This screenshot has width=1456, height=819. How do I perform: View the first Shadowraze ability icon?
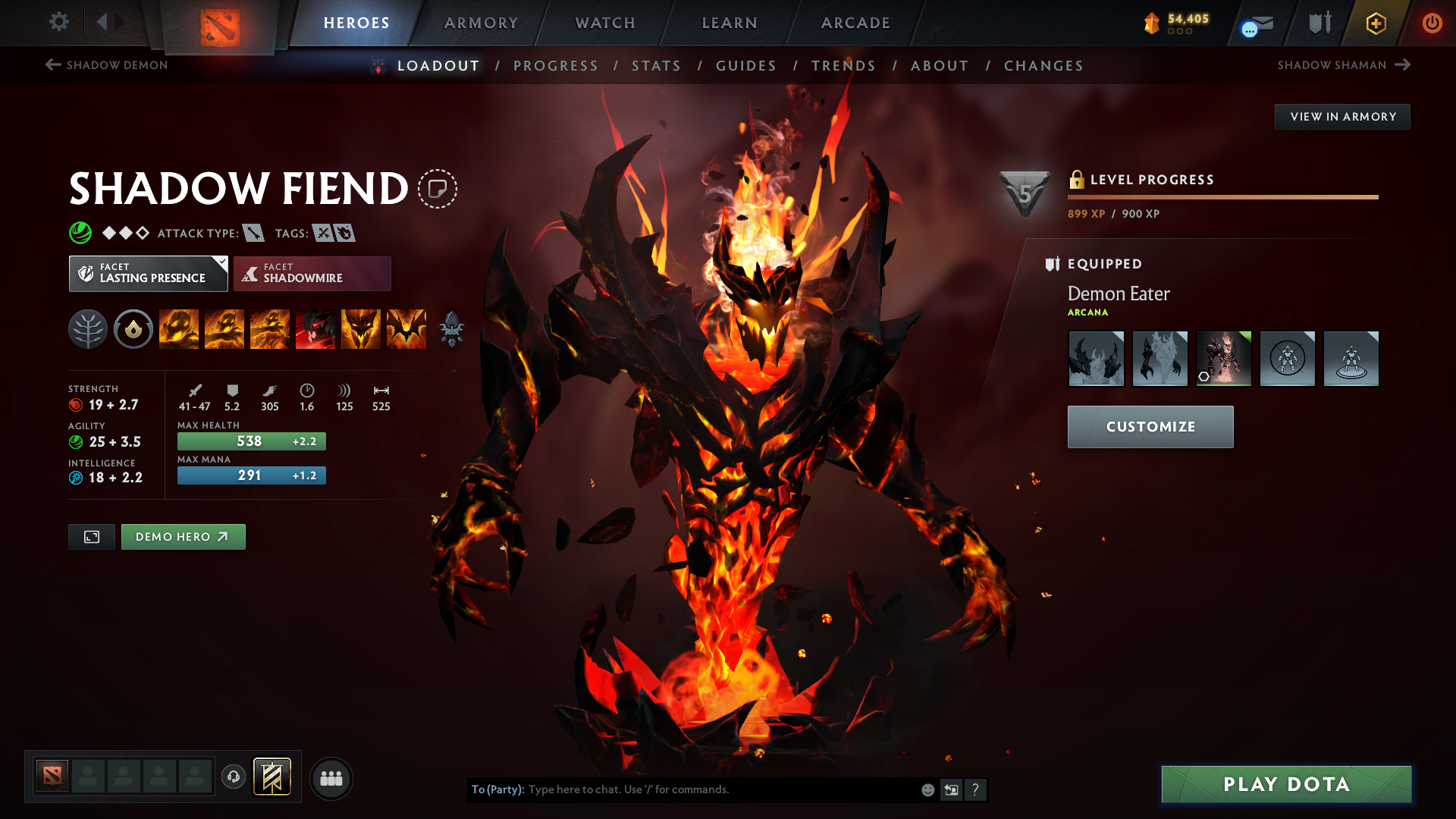(179, 328)
